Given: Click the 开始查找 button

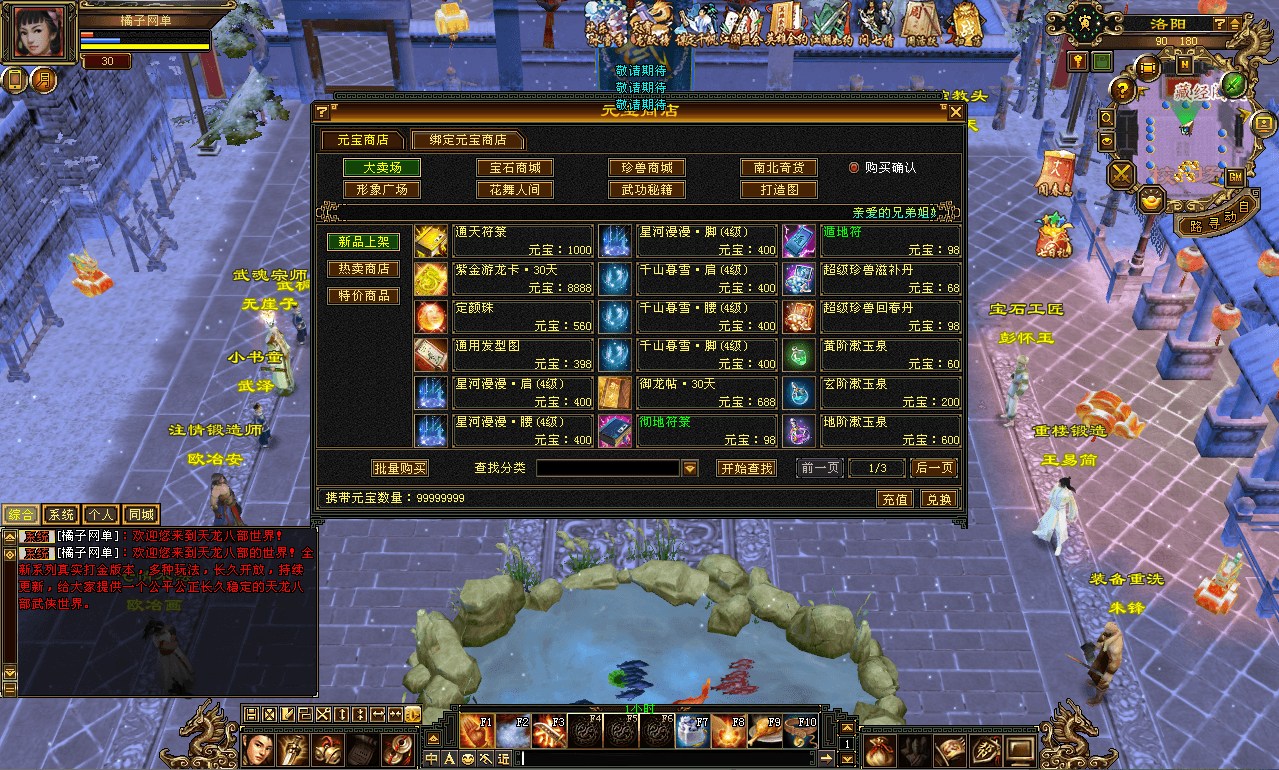Looking at the screenshot, I should click(x=746, y=468).
